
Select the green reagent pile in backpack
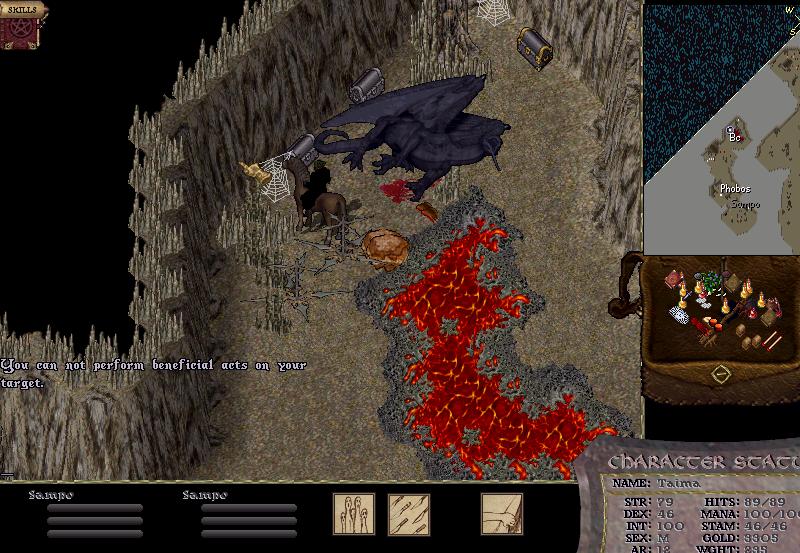(711, 281)
